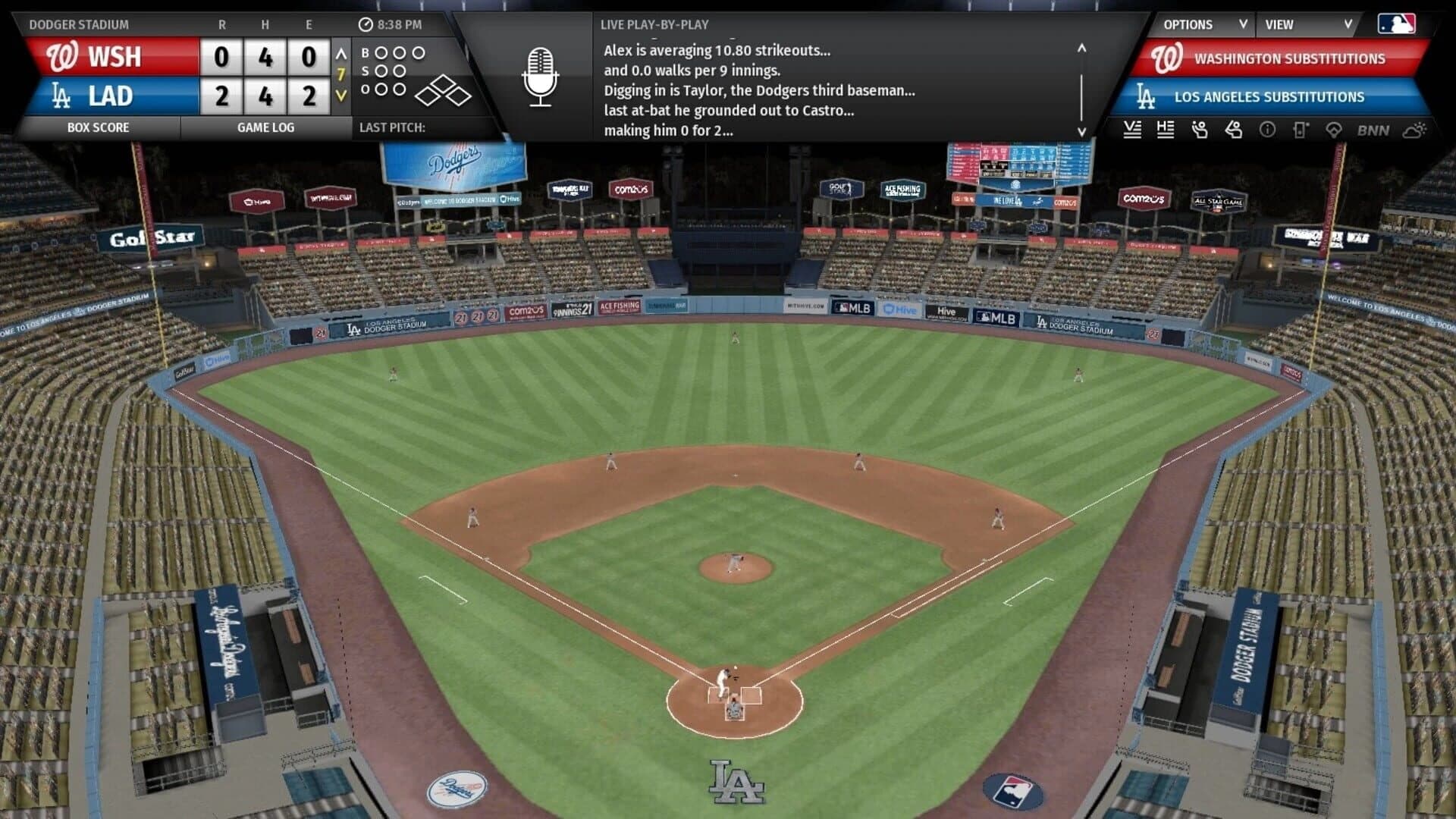Open the BNN news icon
Viewport: 1456px width, 819px height.
[x=1372, y=130]
